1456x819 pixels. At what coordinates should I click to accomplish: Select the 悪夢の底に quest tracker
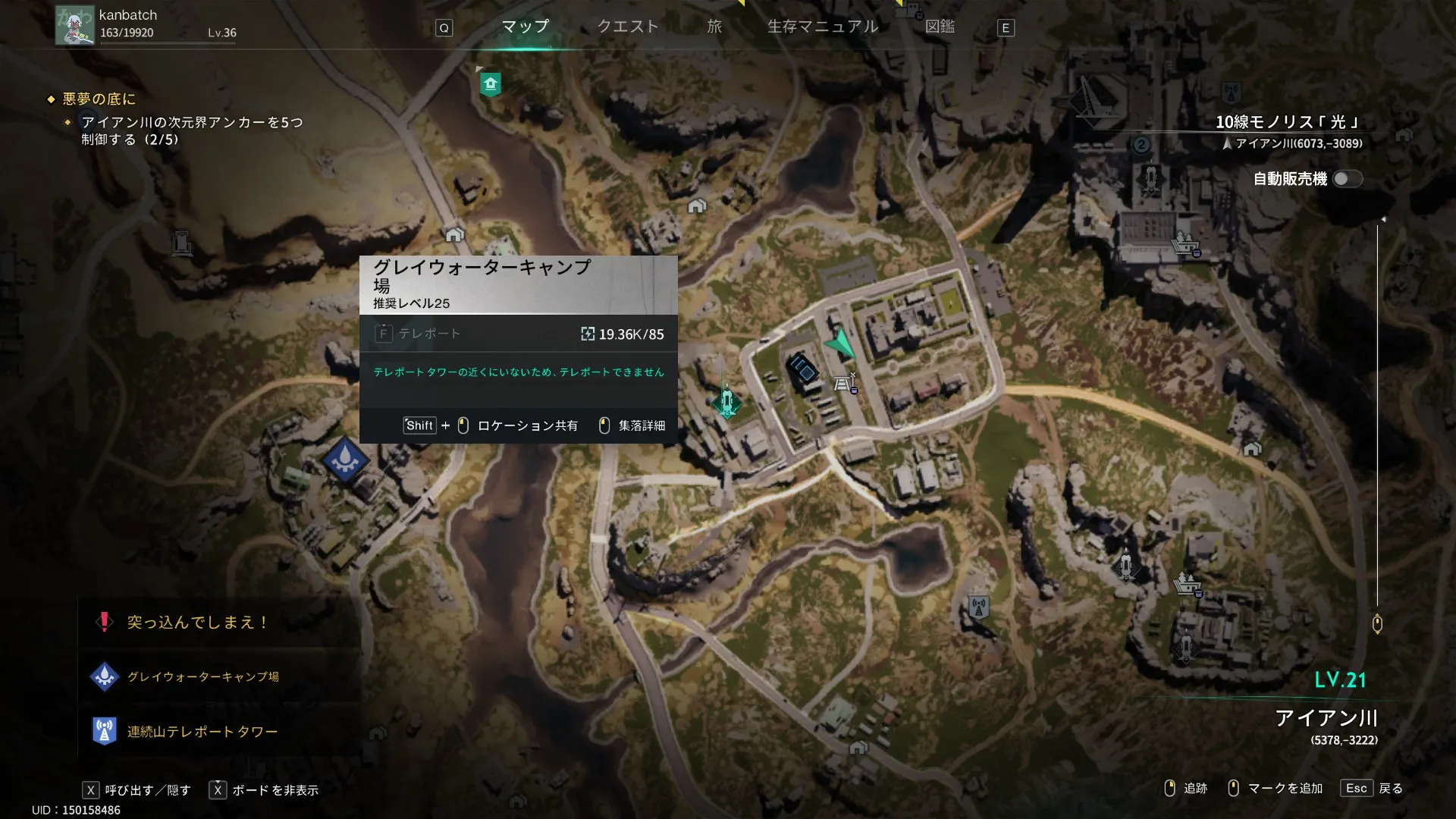coord(99,99)
